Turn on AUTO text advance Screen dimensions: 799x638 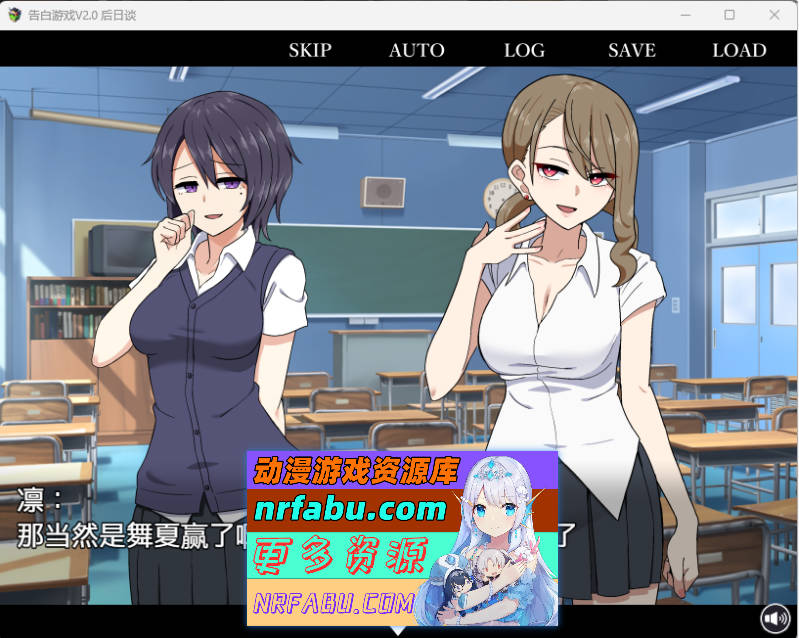[416, 50]
